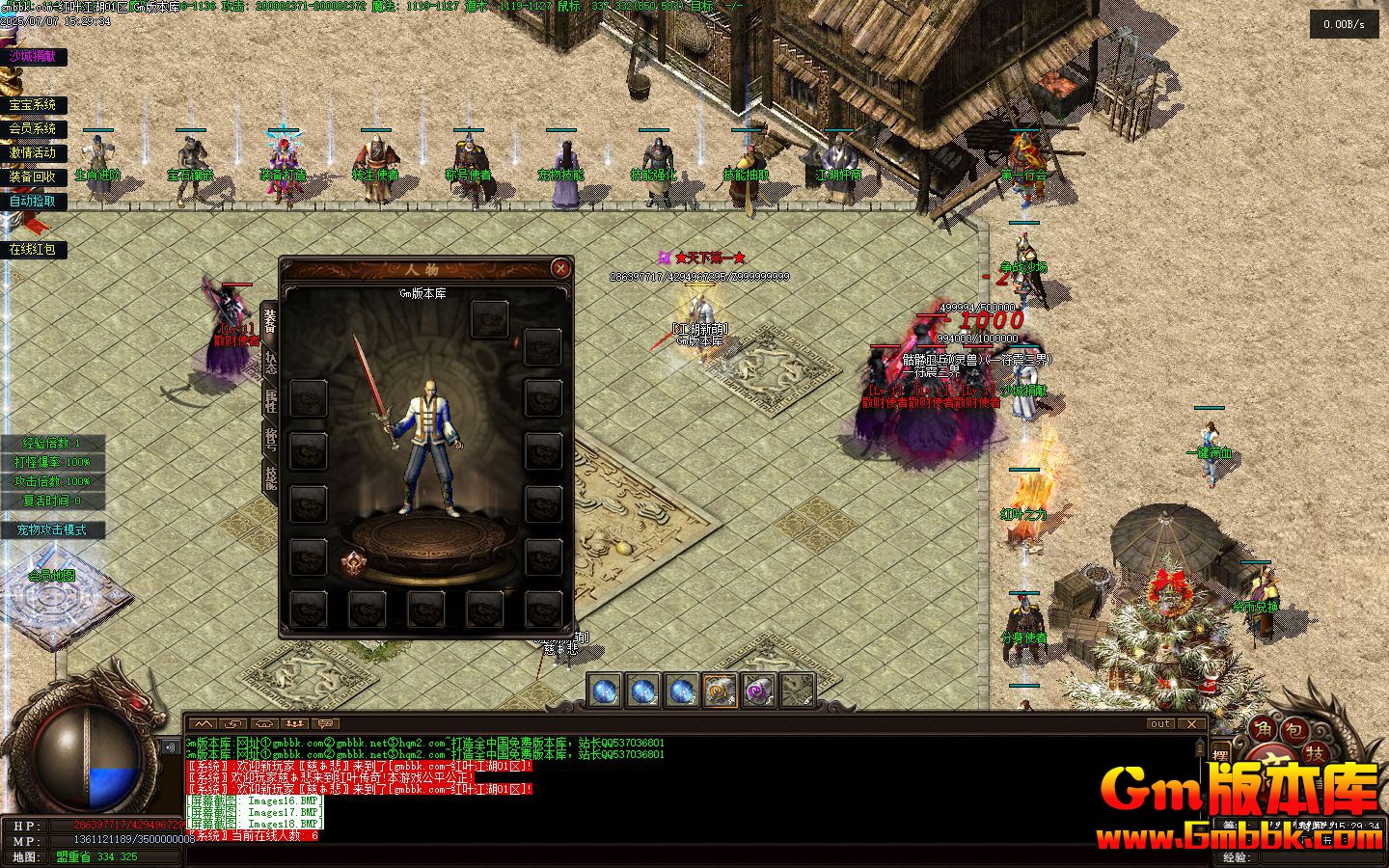Use the orange swirl item in hotbar slot 4
The height and width of the screenshot is (868, 1389).
click(720, 691)
